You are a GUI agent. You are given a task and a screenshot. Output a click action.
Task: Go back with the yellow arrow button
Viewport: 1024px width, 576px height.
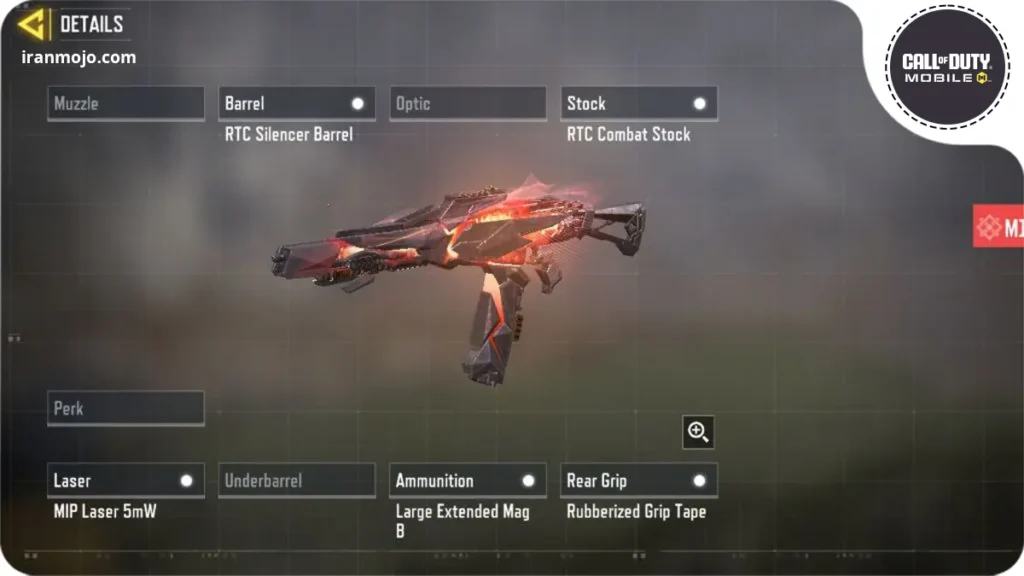32,24
